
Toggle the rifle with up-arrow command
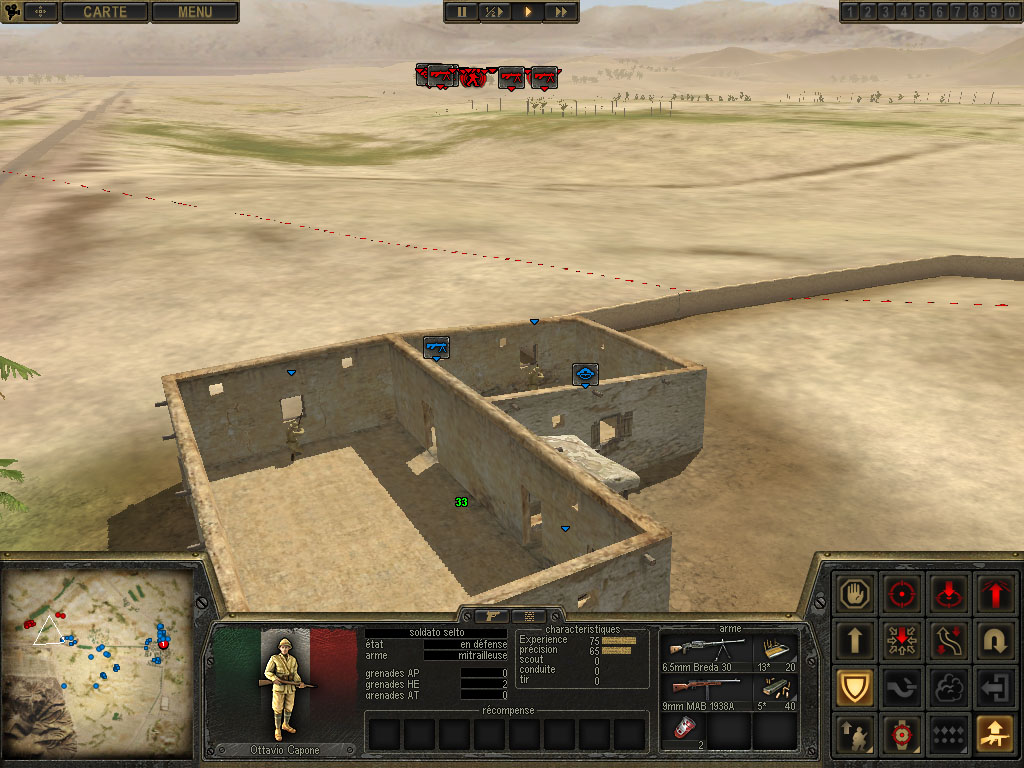pyautogui.click(x=995, y=733)
